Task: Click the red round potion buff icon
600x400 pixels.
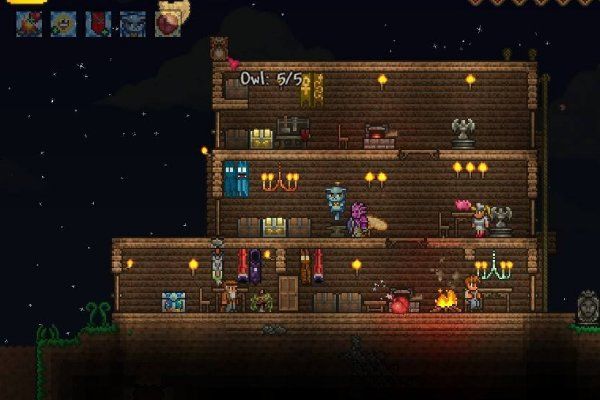Action: [165, 22]
